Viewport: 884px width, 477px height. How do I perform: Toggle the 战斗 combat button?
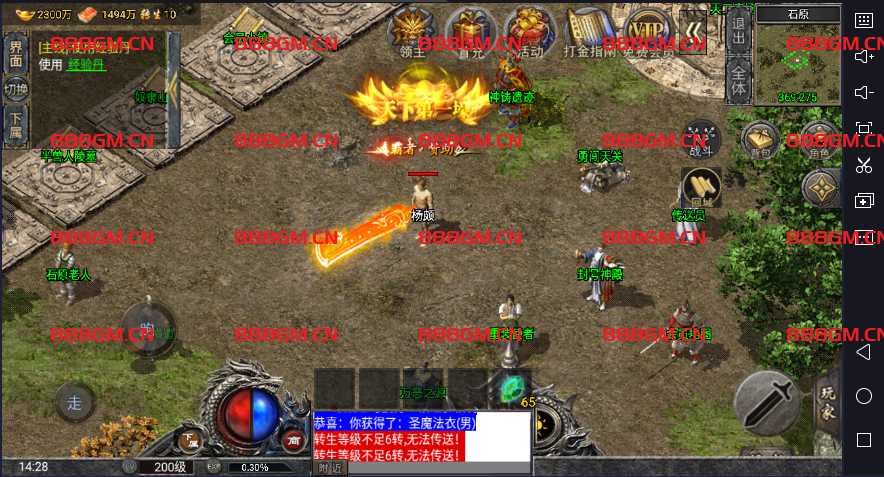[702, 139]
